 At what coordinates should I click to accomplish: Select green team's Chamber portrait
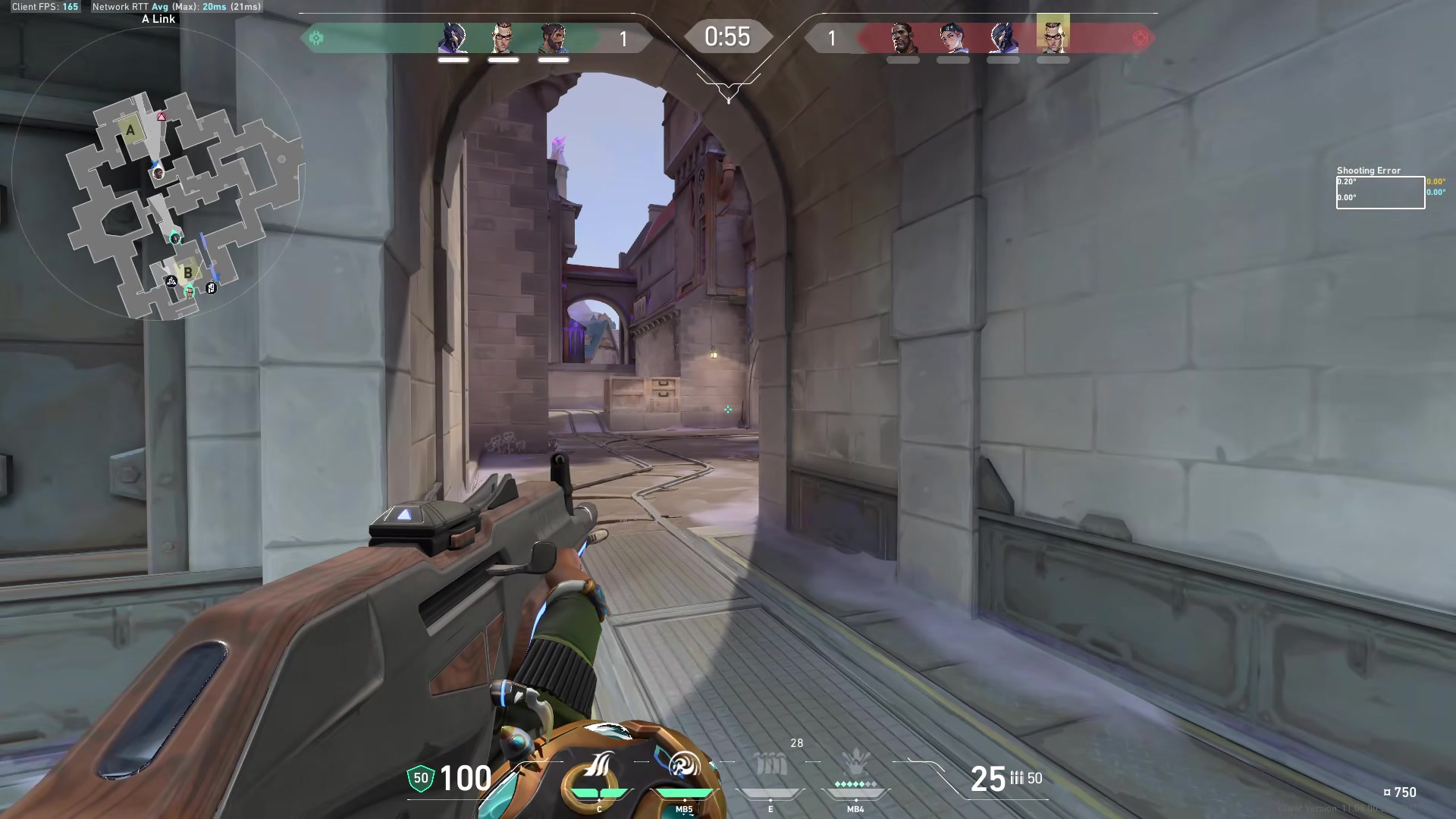tap(503, 38)
